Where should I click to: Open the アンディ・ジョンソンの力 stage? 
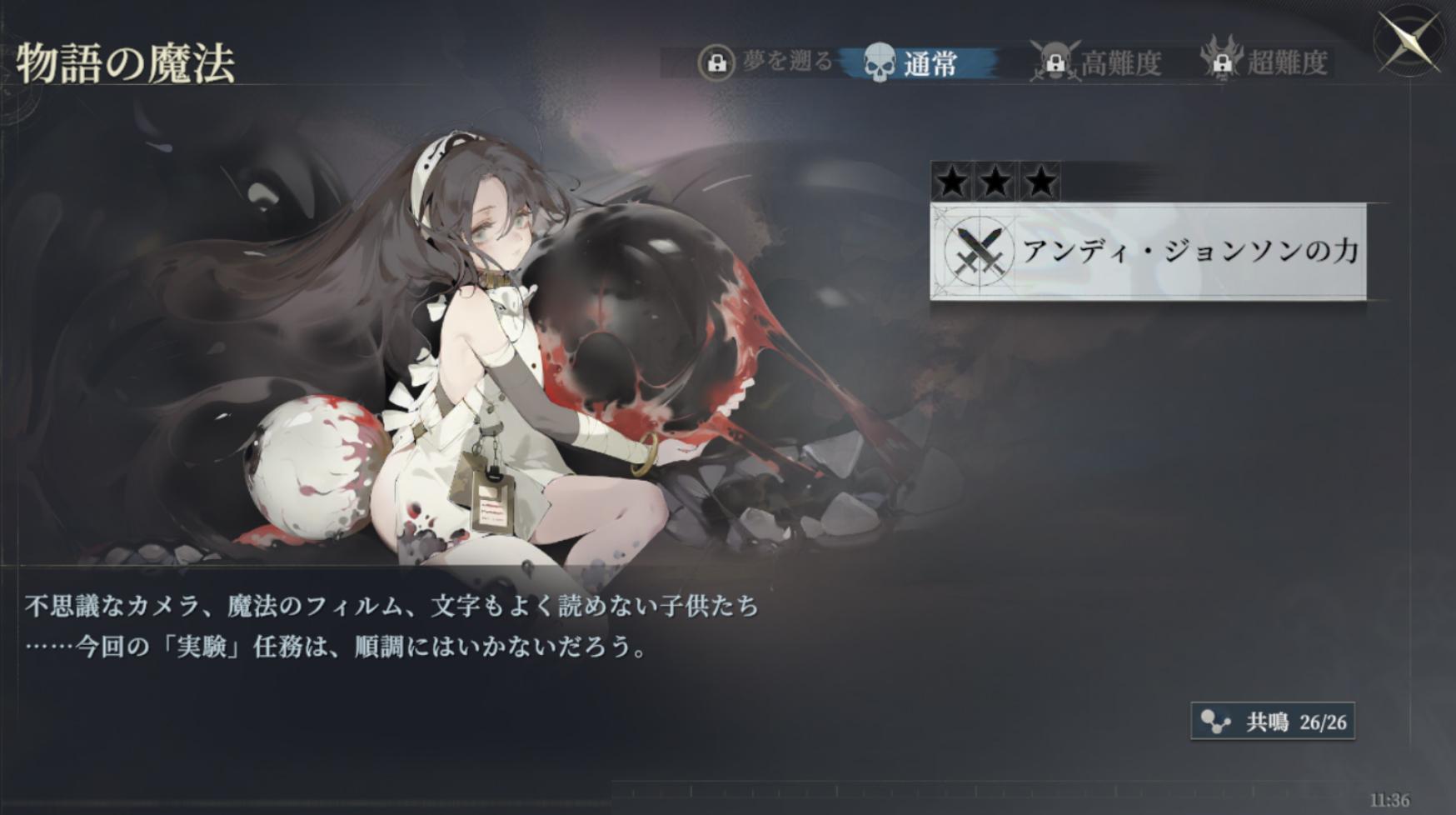point(1148,252)
